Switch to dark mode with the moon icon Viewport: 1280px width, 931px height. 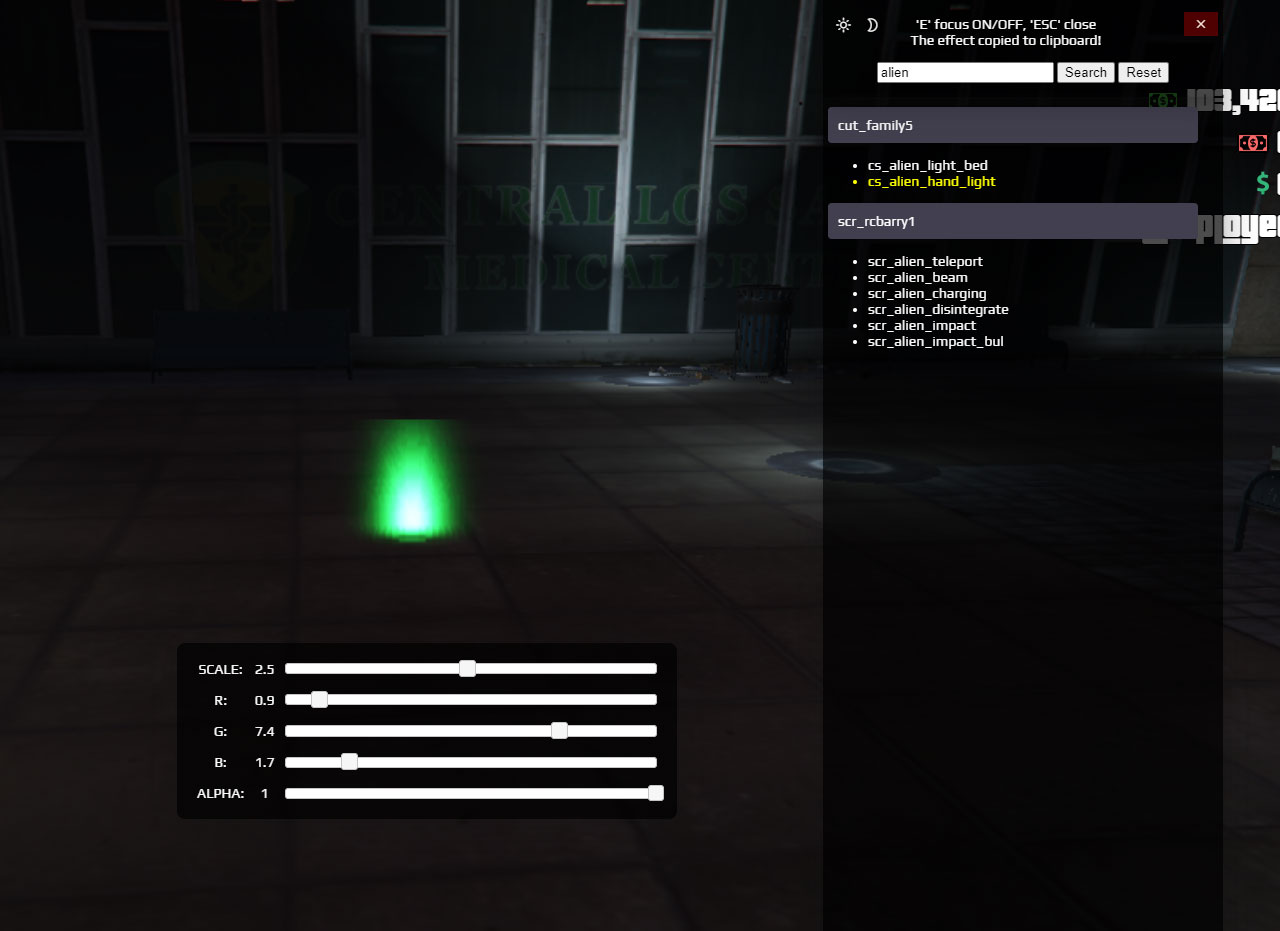point(872,25)
